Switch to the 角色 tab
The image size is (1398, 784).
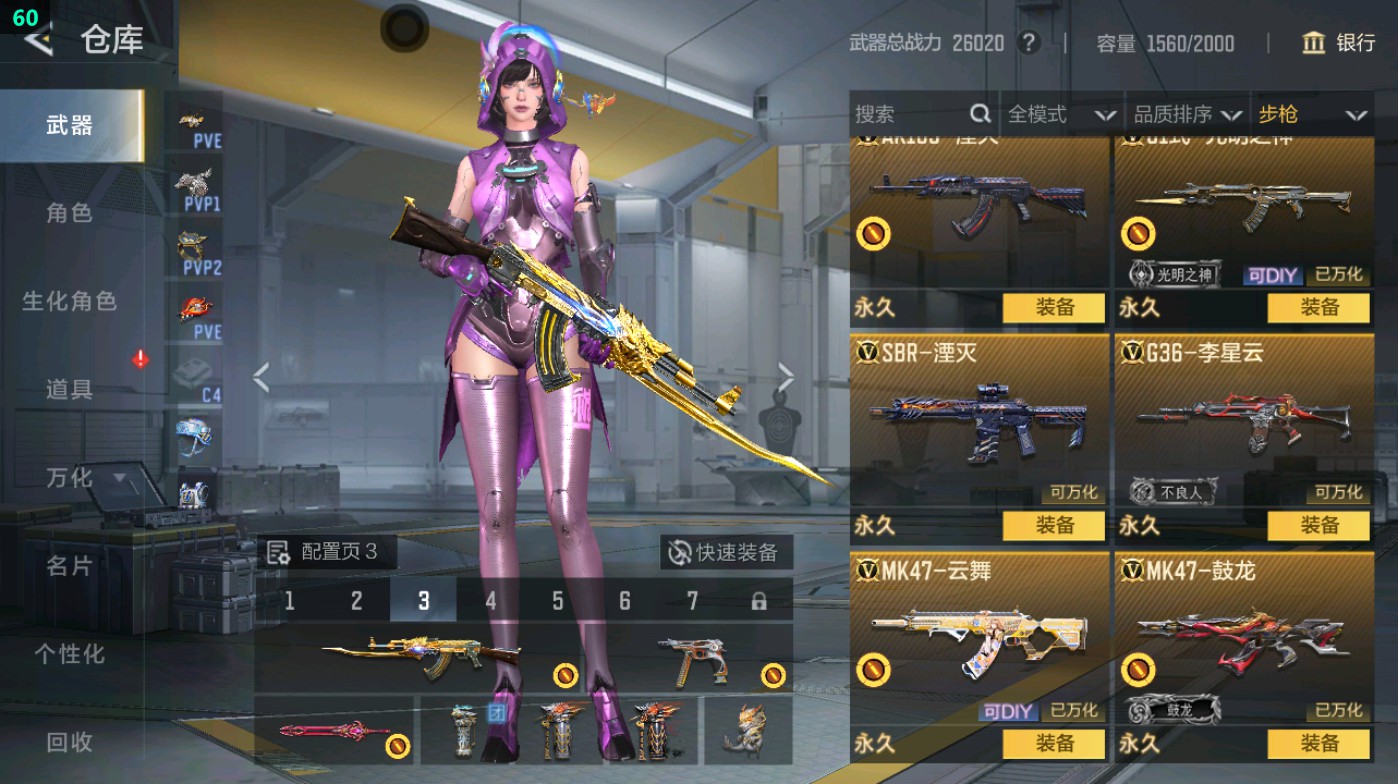pyautogui.click(x=70, y=213)
